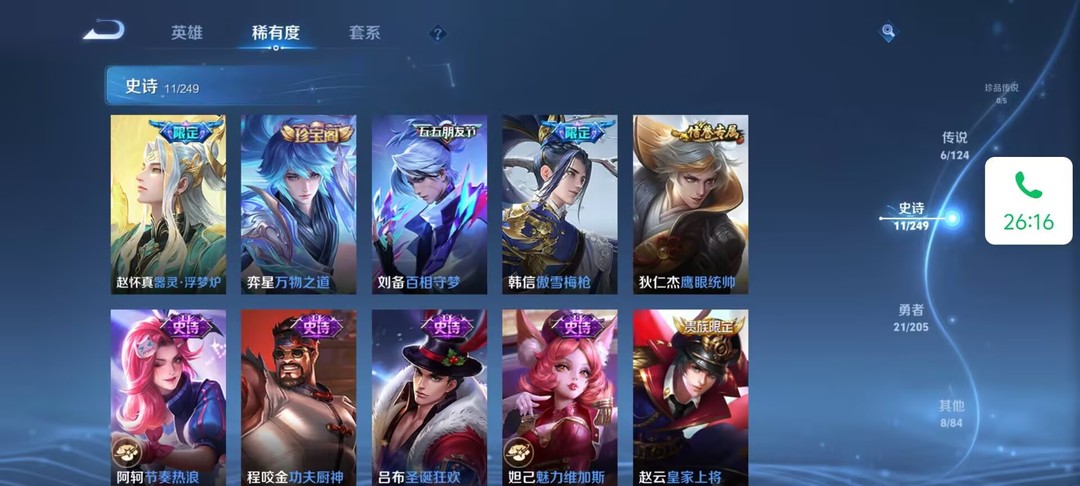1080x486 pixels.
Task: Jump to the 勇者 rarity section
Action: (911, 317)
